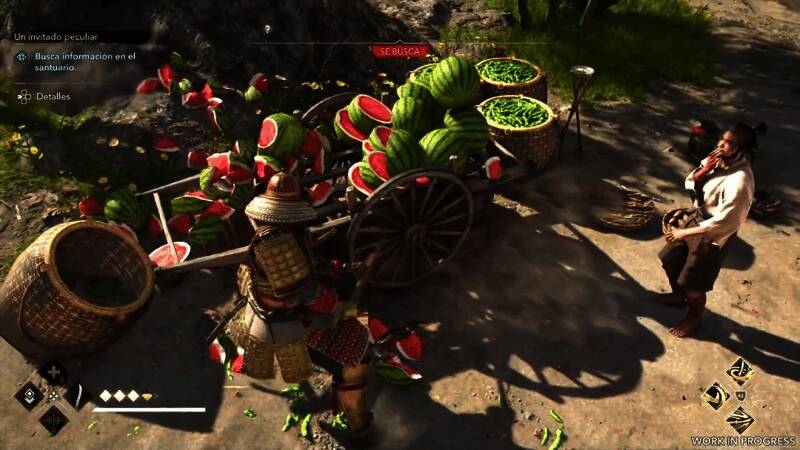The width and height of the screenshot is (800, 450).
Task: Click the small shield icon between abilities
Action: point(740,396)
